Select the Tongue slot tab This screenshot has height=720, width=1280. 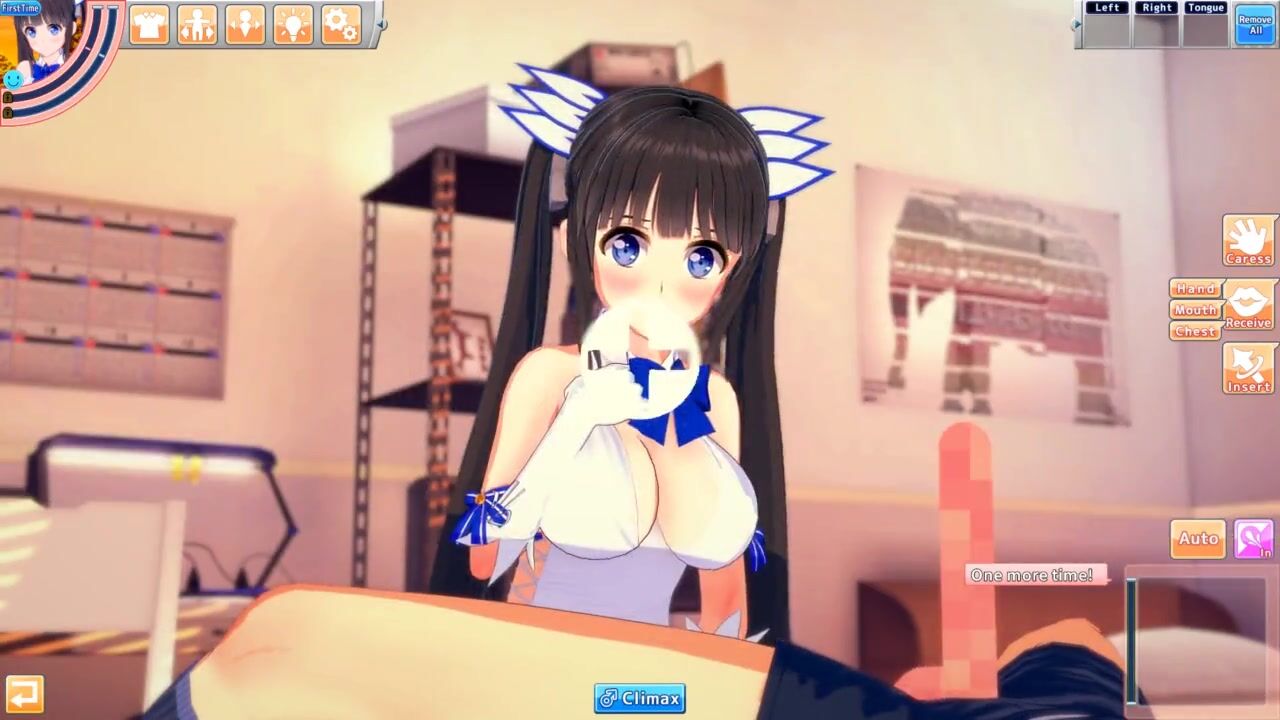coord(1205,8)
